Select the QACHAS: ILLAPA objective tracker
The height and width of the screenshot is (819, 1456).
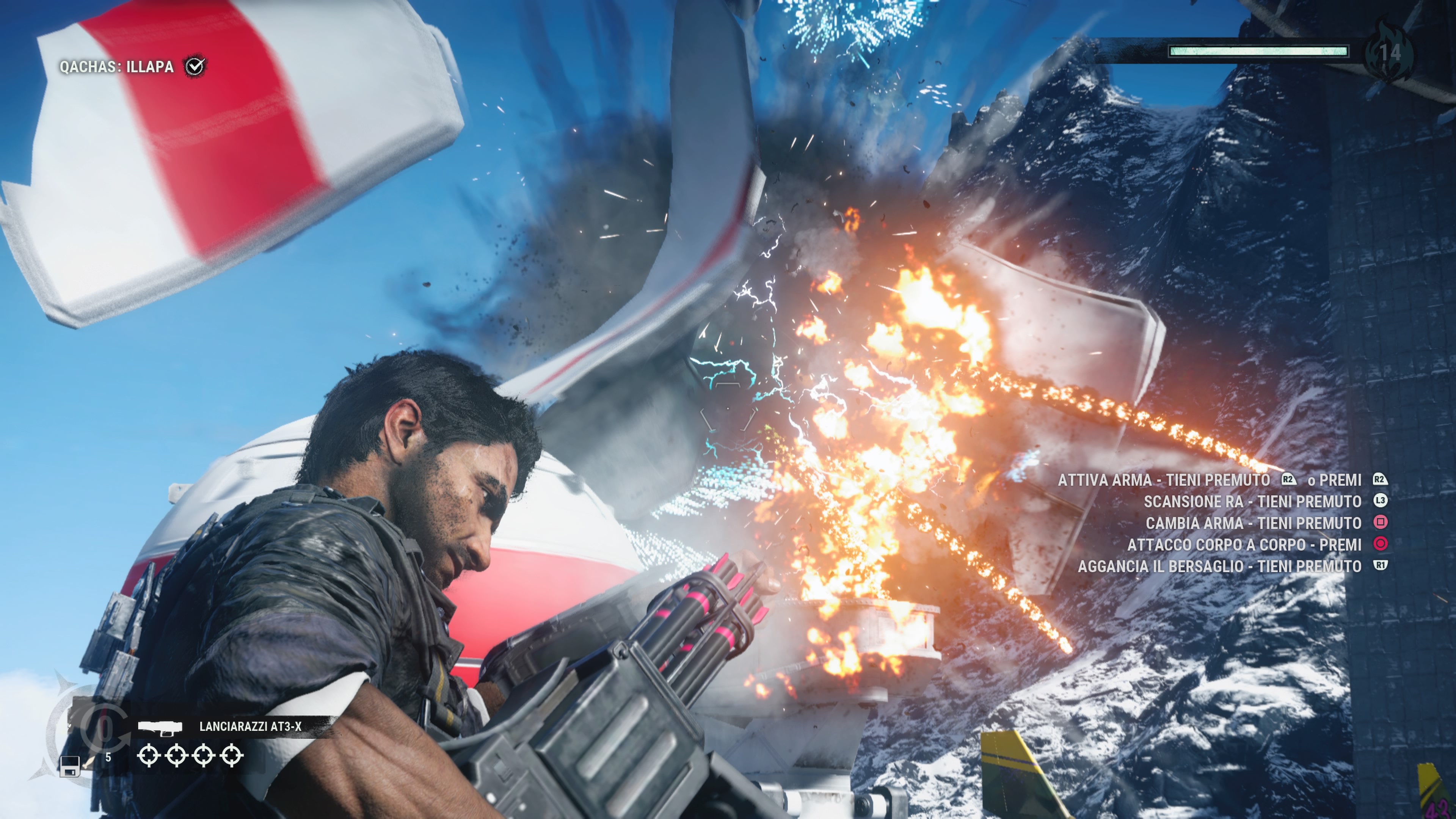click(x=116, y=67)
